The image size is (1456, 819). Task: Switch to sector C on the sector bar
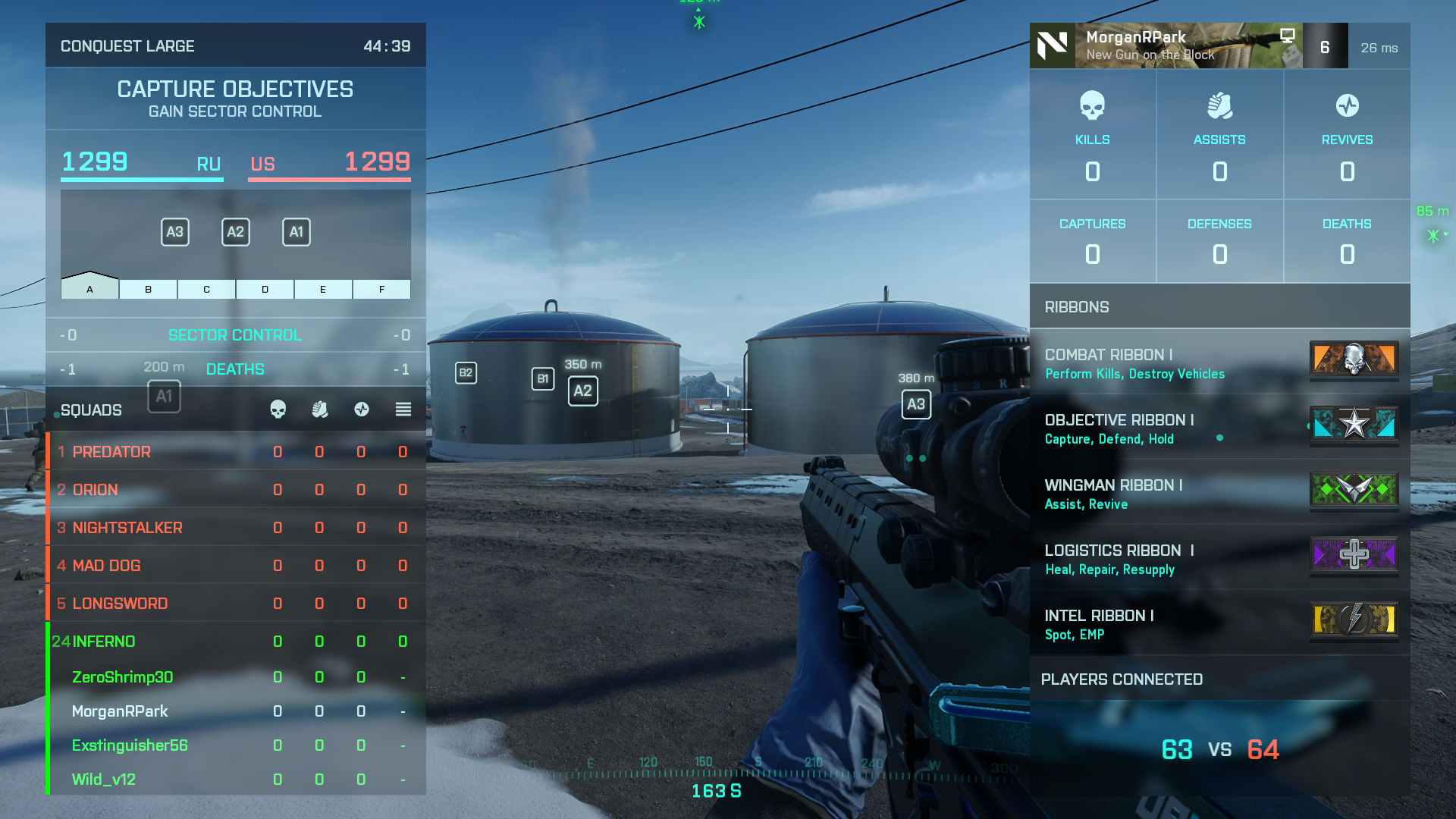coord(206,289)
